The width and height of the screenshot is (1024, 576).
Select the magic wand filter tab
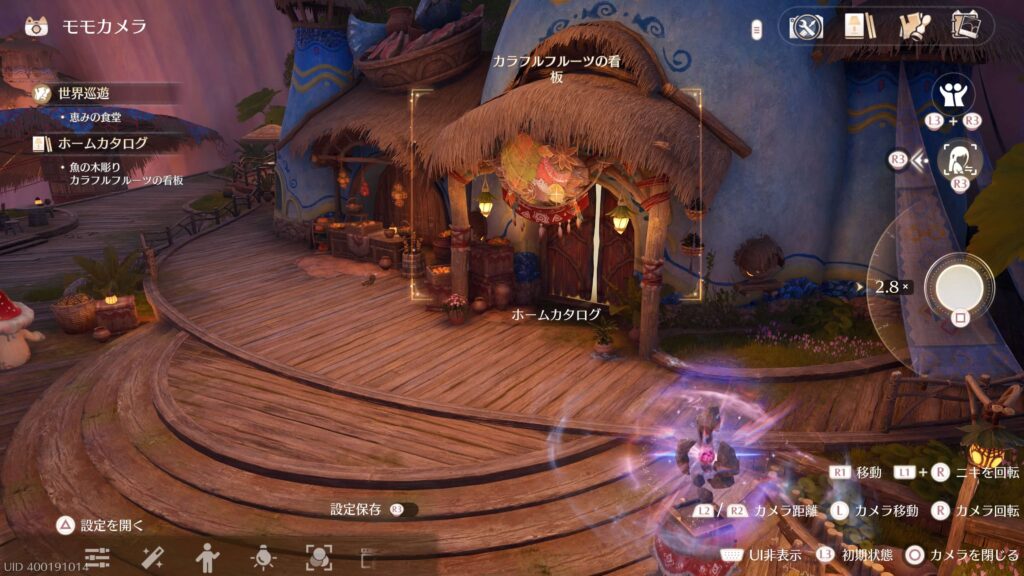point(152,557)
